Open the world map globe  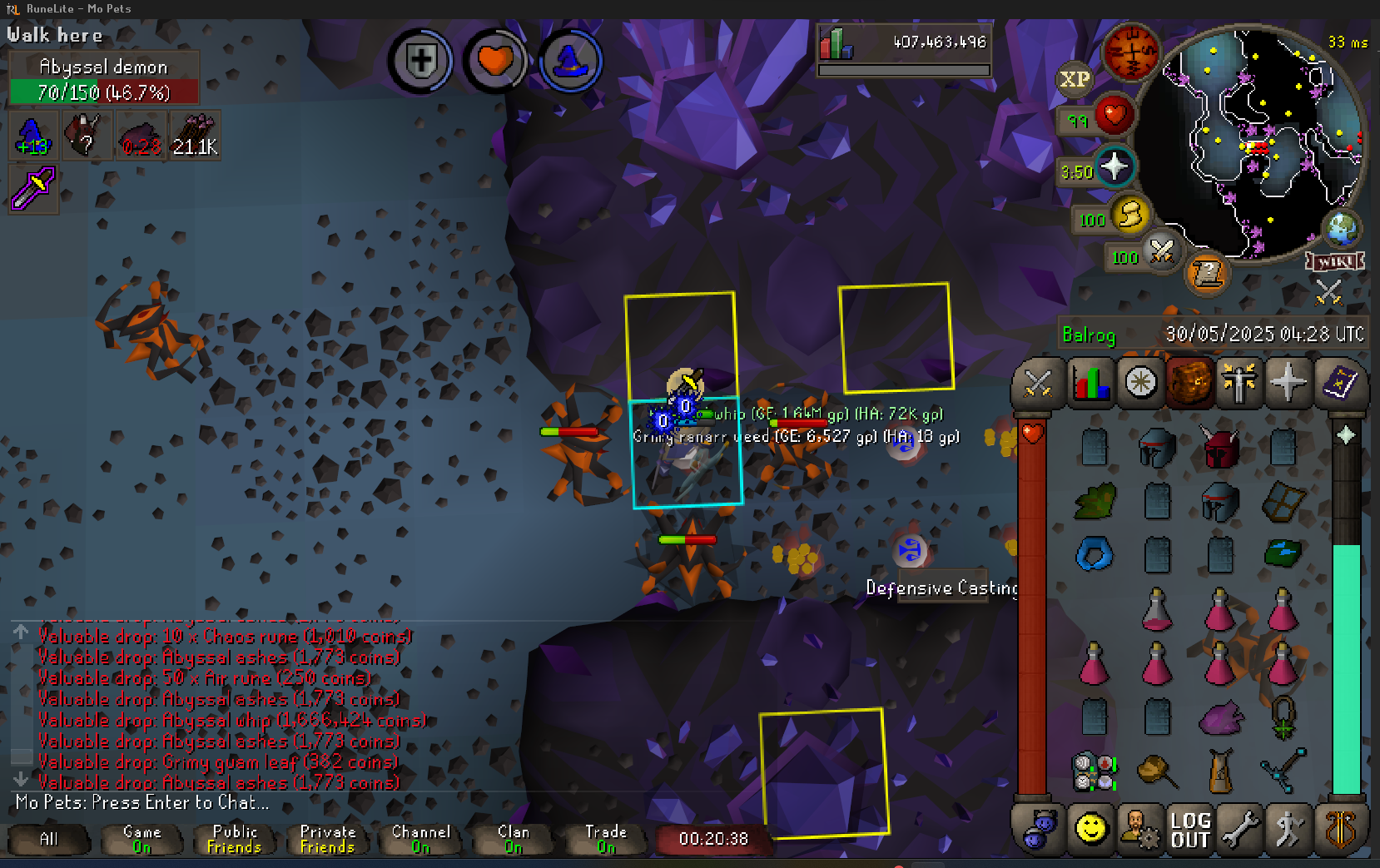click(x=1342, y=229)
